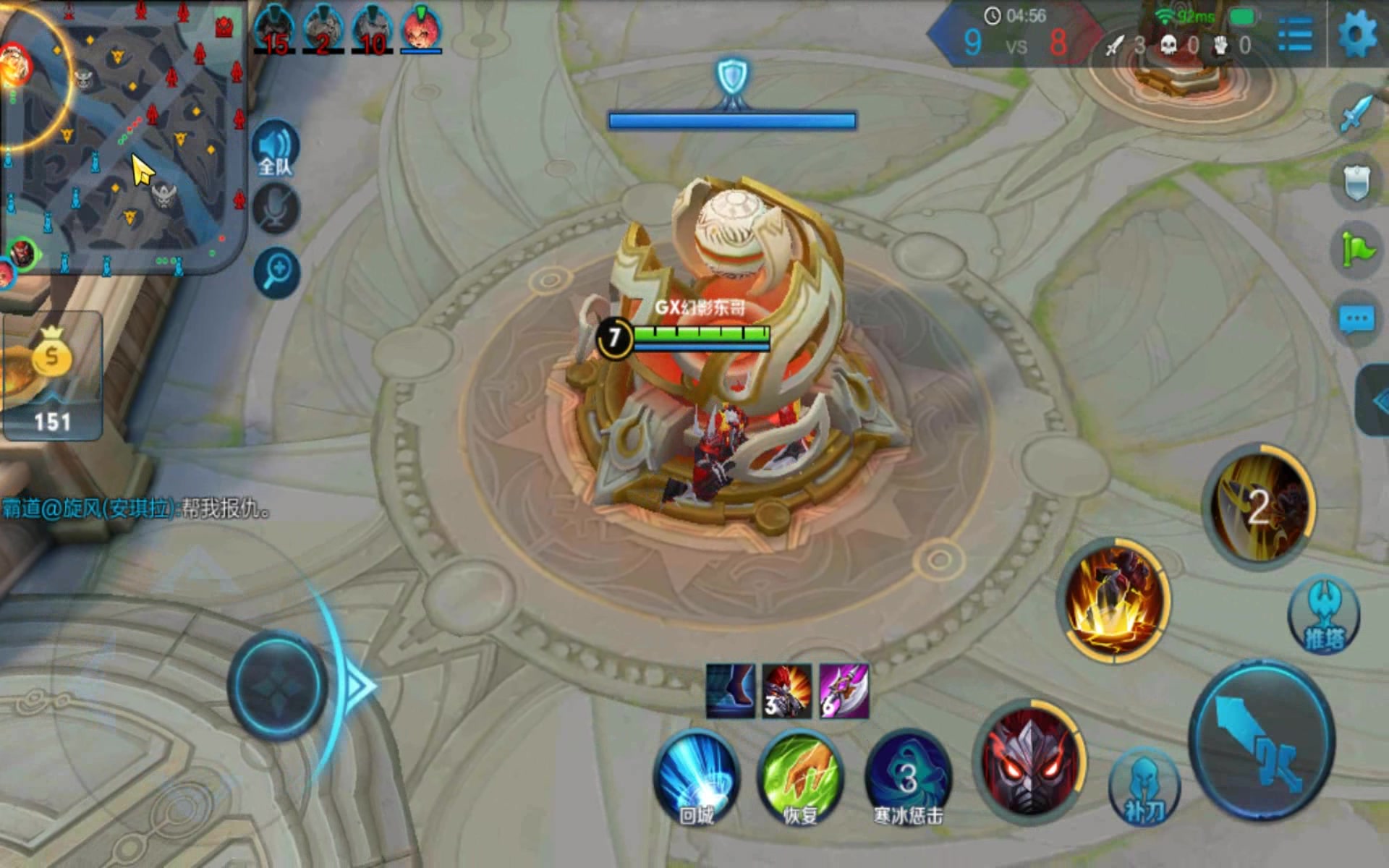The image size is (1389, 868).
Task: Open the quick chat speech bubble
Action: tap(1356, 319)
